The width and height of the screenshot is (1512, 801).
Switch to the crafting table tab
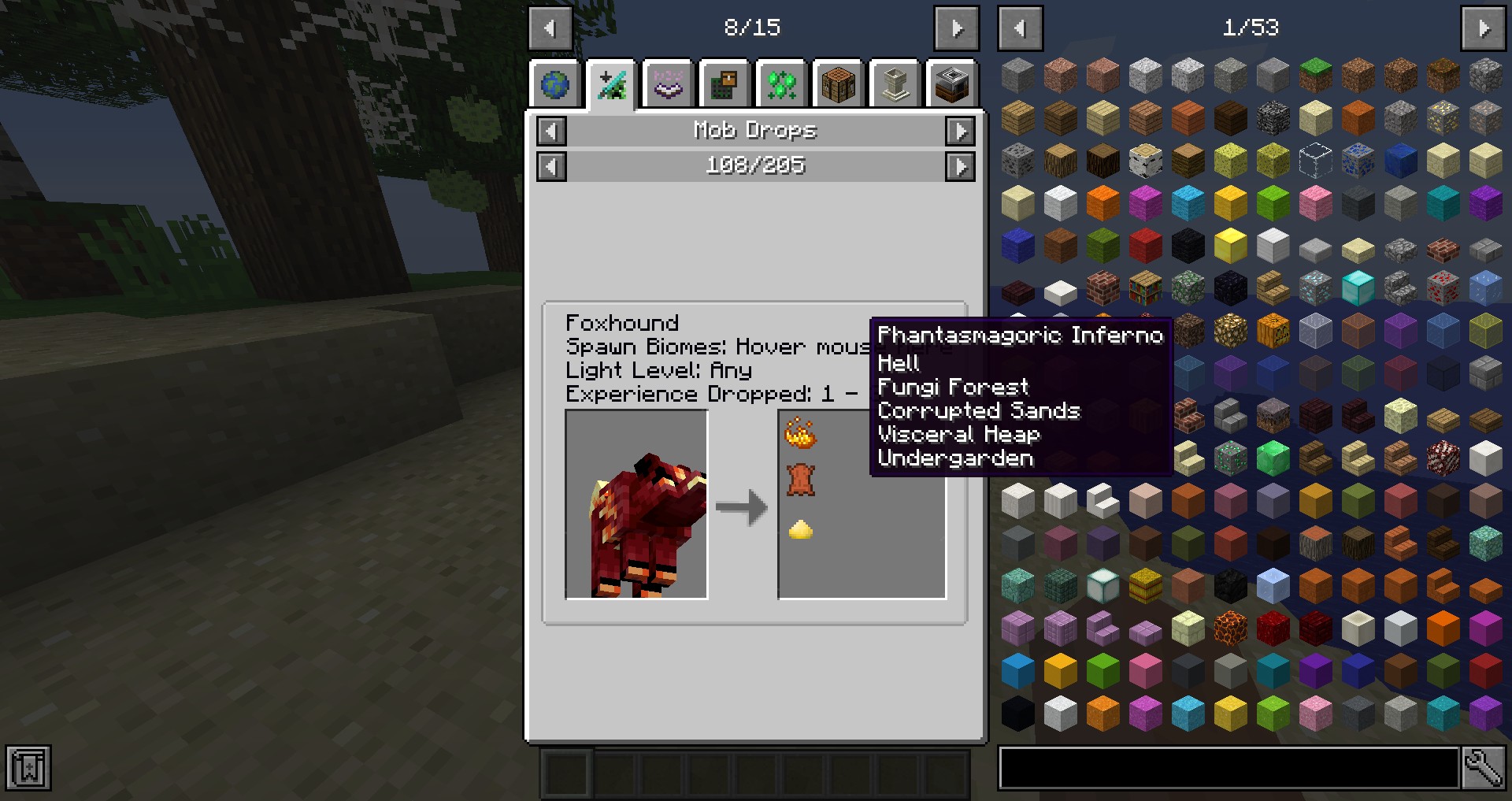pos(838,84)
